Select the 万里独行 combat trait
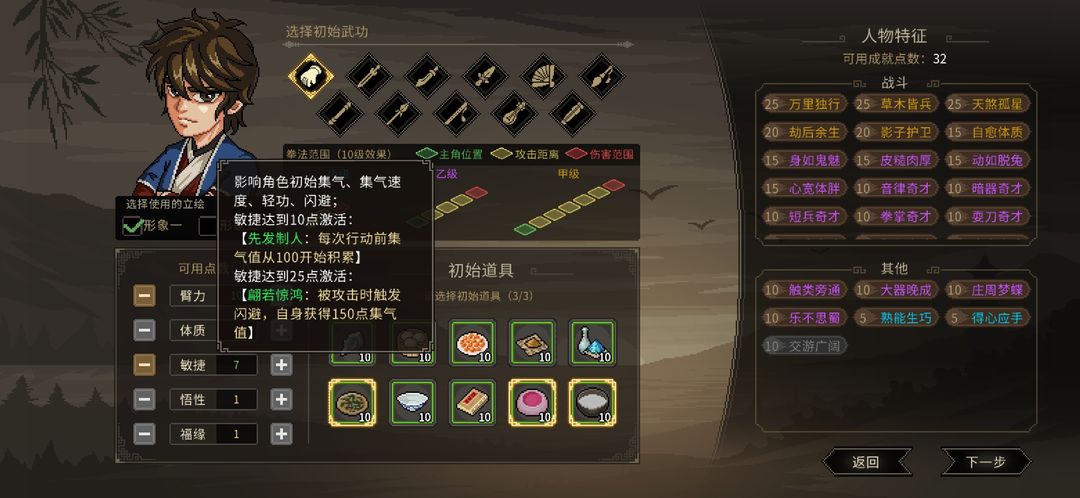This screenshot has height=498, width=1080. coord(804,104)
